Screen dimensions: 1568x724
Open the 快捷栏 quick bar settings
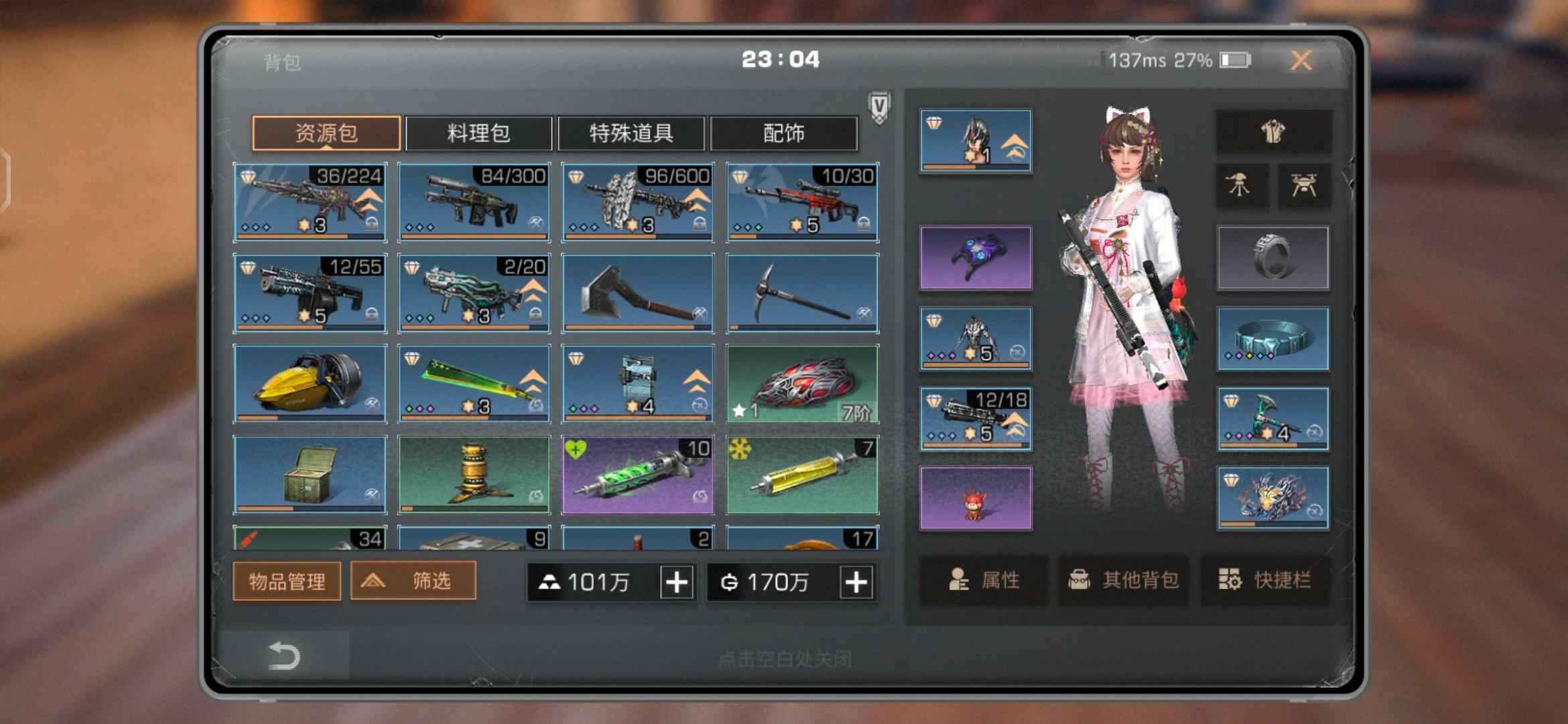[x=1265, y=580]
